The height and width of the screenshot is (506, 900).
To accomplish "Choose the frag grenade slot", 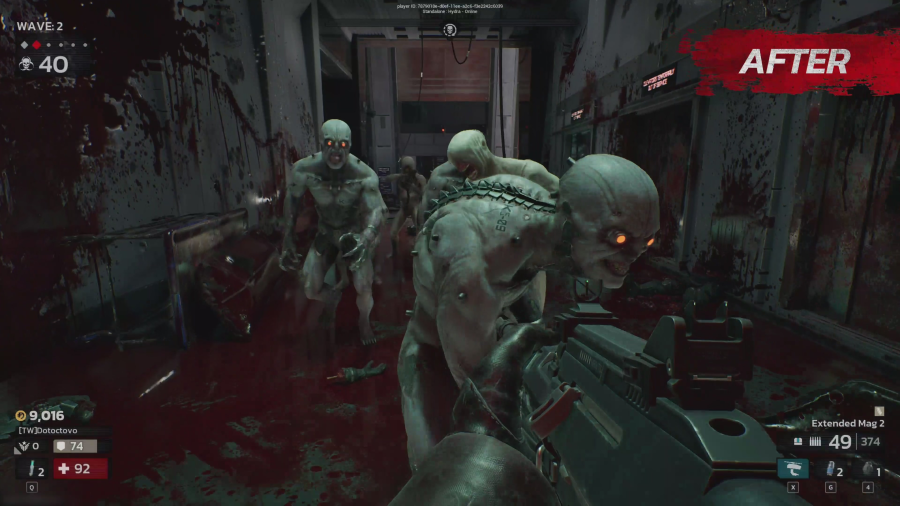I will click(868, 468).
